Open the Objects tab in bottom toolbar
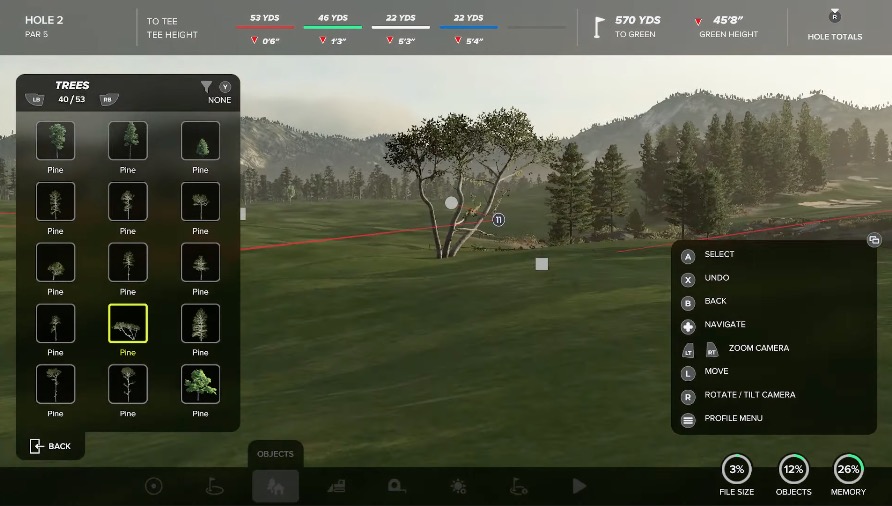Image resolution: width=892 pixels, height=506 pixels. [275, 486]
